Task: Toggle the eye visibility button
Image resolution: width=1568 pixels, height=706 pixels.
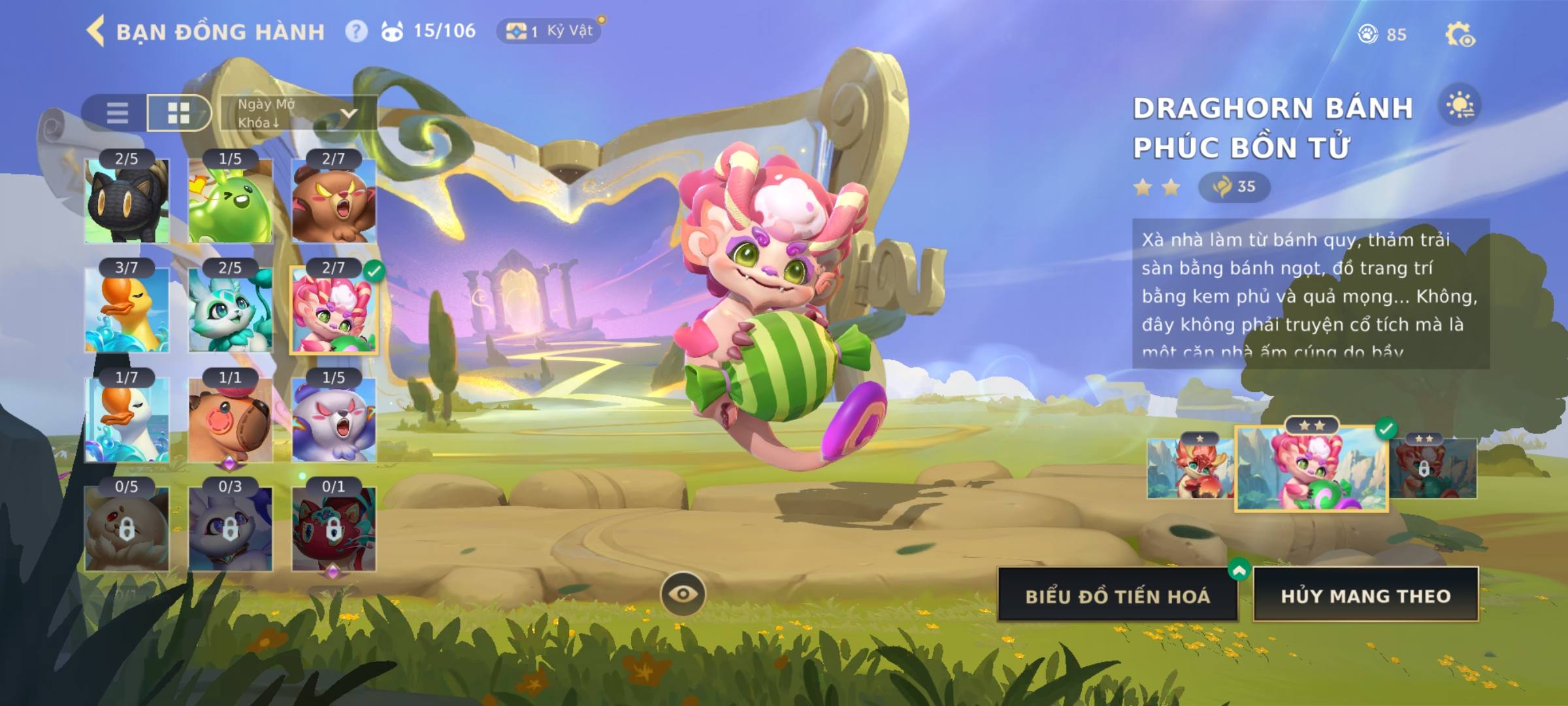Action: coord(683,594)
